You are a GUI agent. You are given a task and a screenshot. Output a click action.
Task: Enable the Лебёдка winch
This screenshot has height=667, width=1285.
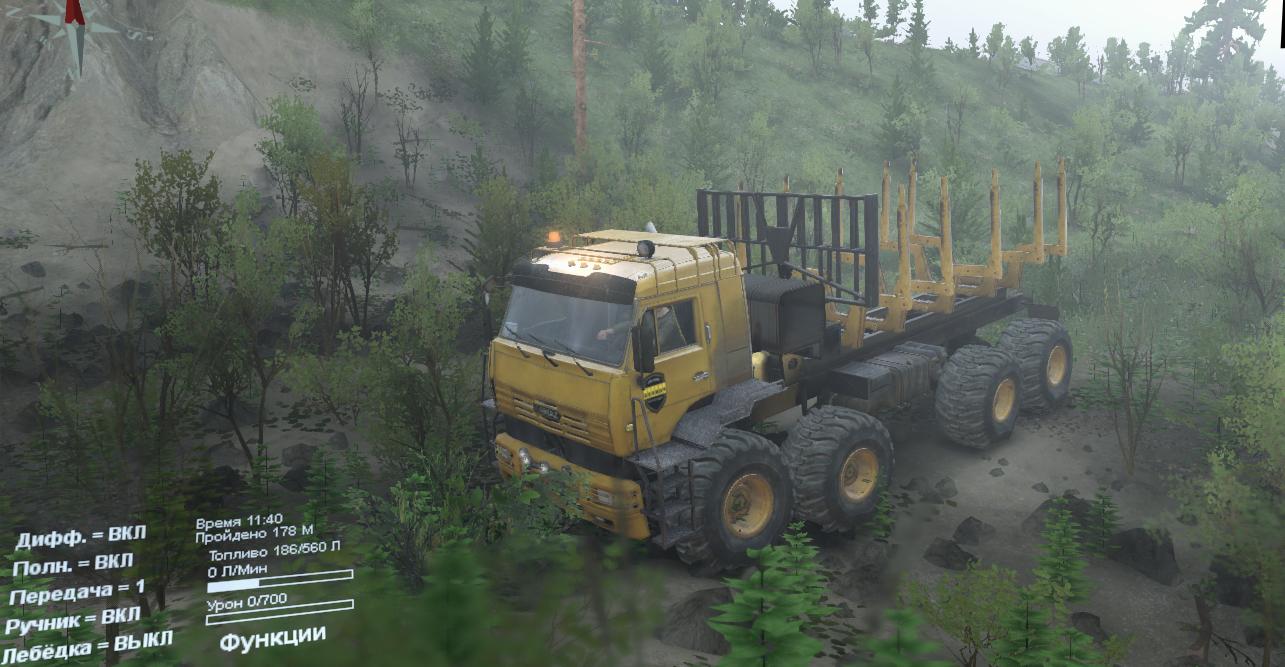(x=88, y=644)
